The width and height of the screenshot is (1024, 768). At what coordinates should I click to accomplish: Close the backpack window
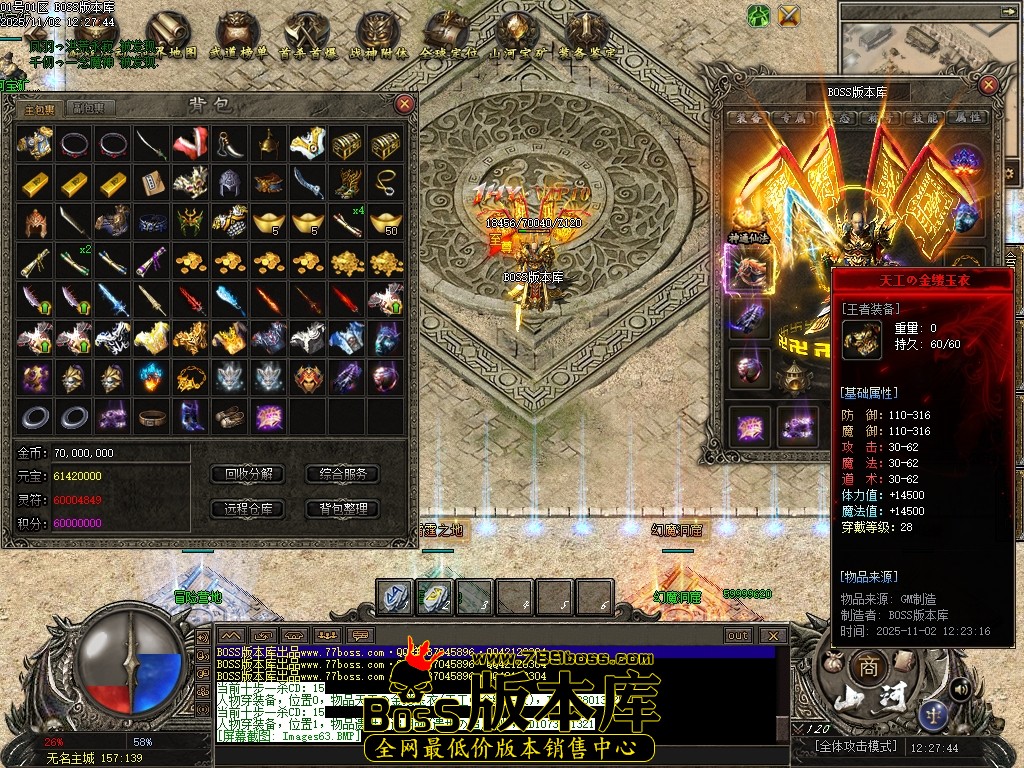(404, 103)
